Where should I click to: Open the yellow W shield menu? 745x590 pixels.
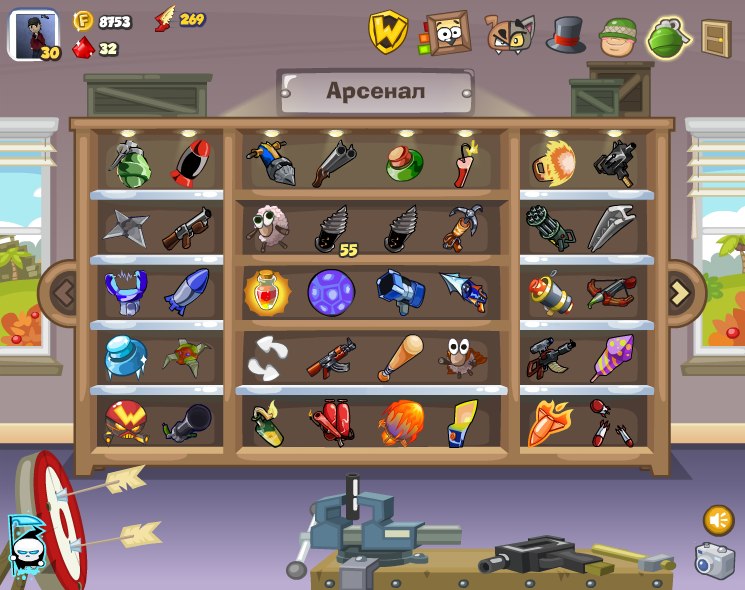coord(388,33)
